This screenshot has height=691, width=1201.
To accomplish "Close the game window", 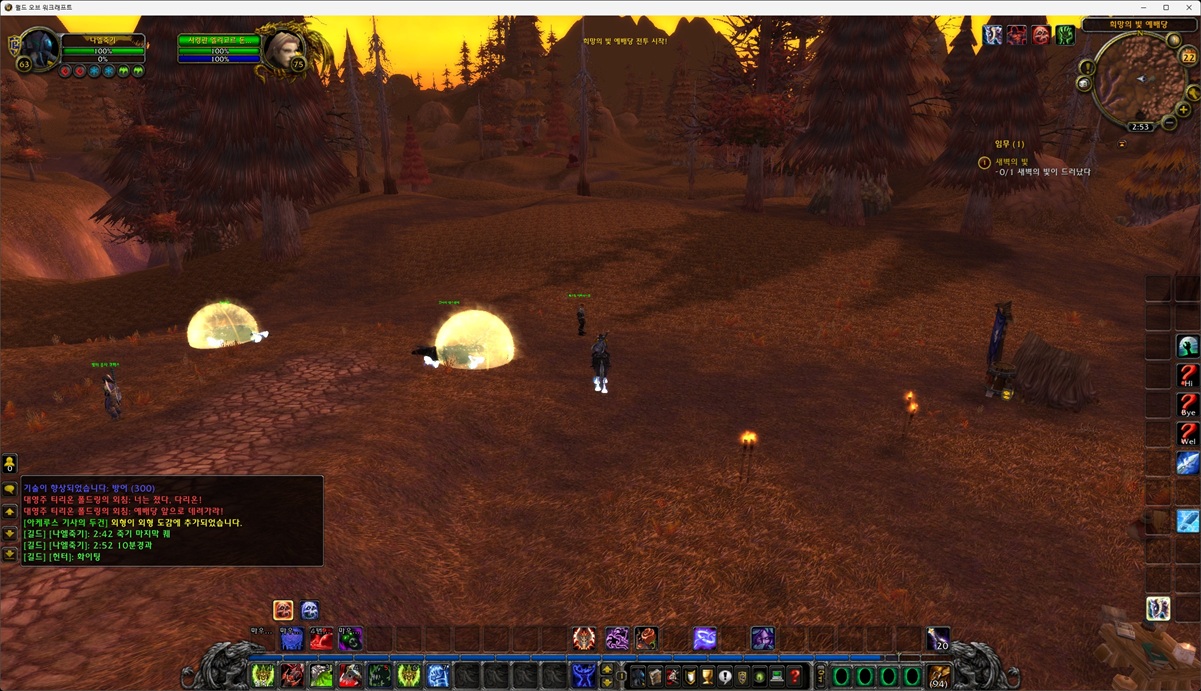I will tap(1187, 7).
